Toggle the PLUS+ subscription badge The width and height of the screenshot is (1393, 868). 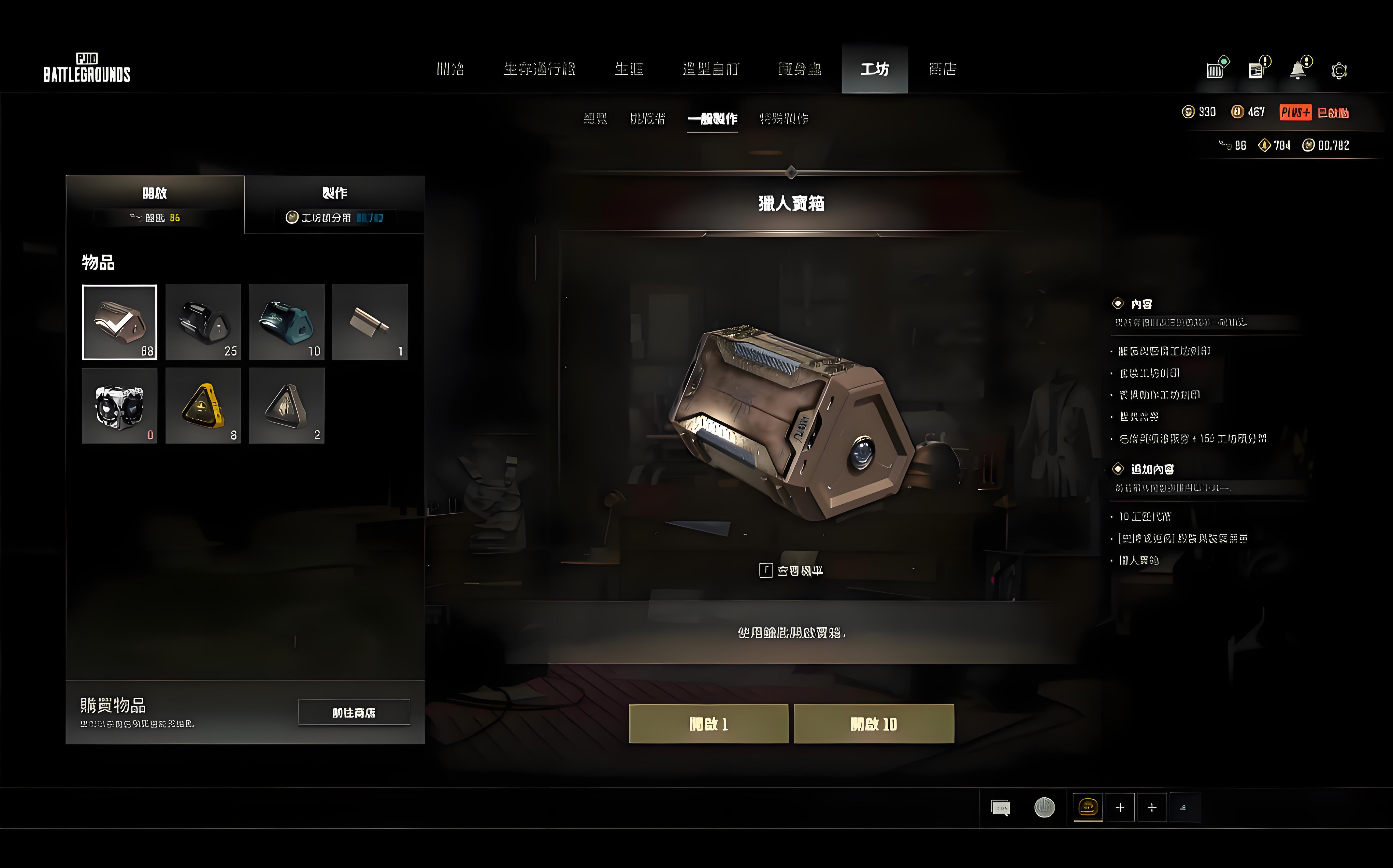tap(1295, 113)
